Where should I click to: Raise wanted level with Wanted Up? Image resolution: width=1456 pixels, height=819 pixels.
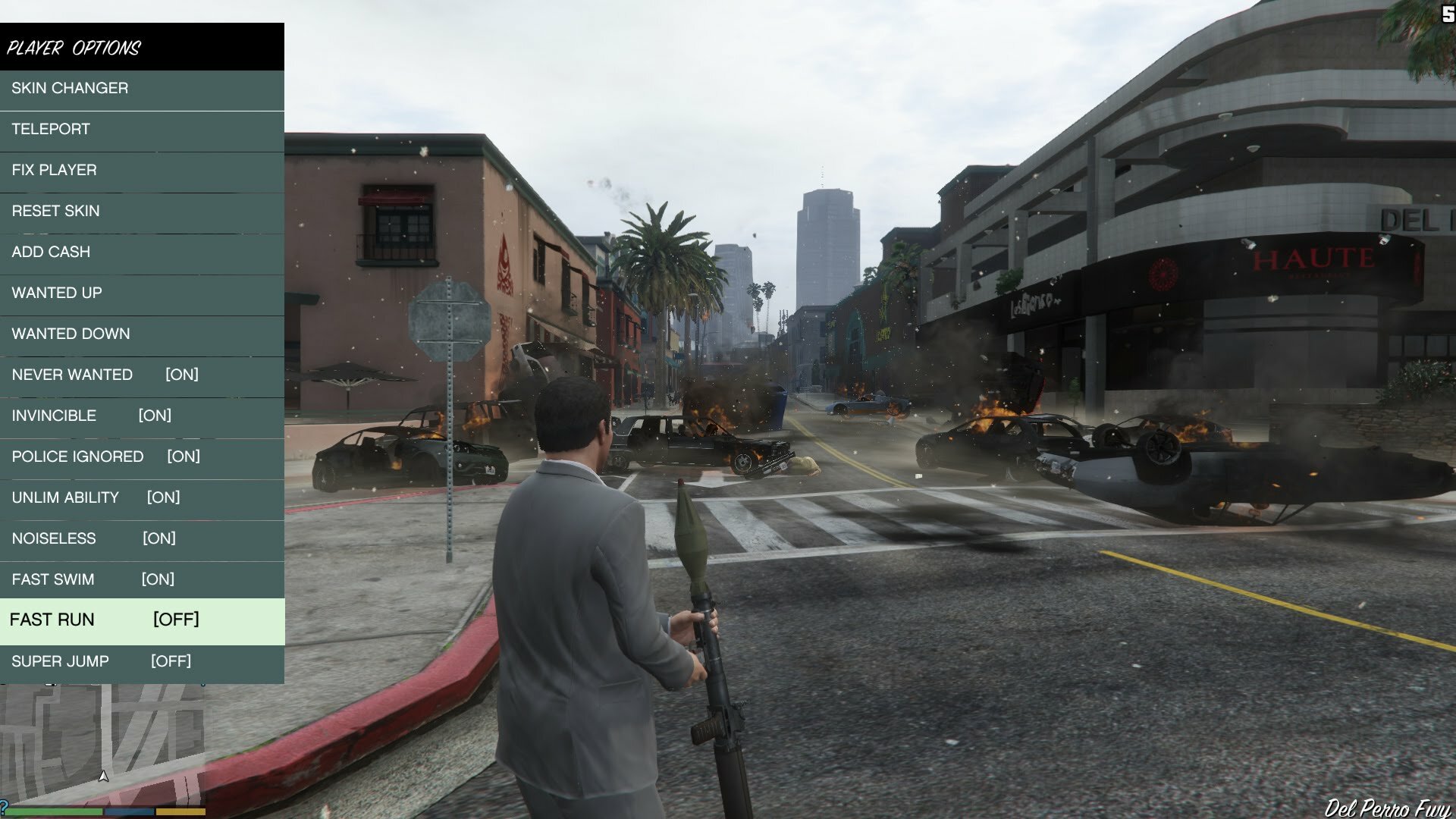(x=142, y=293)
